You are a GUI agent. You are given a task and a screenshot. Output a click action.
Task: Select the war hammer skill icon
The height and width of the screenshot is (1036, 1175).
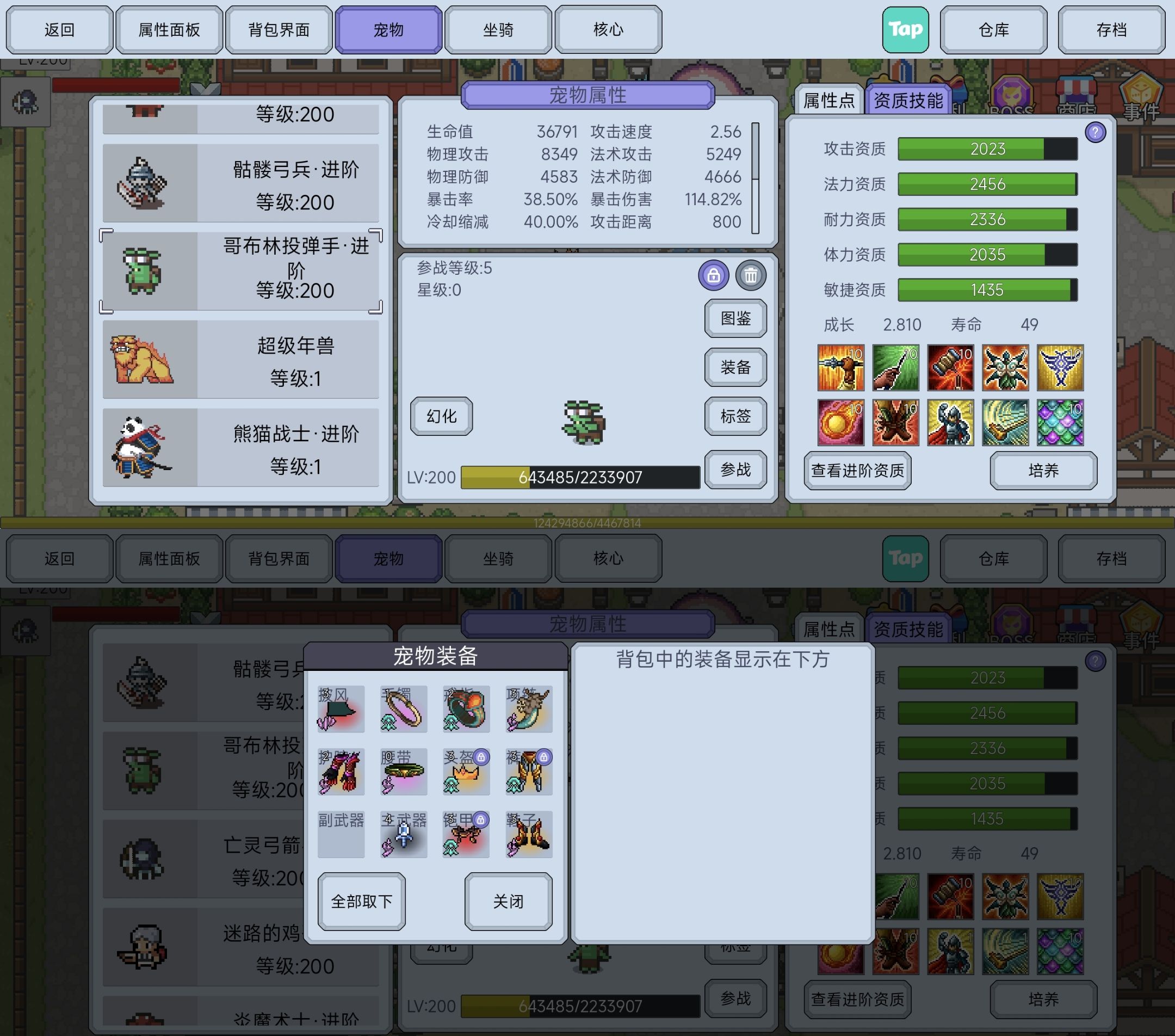coord(950,368)
